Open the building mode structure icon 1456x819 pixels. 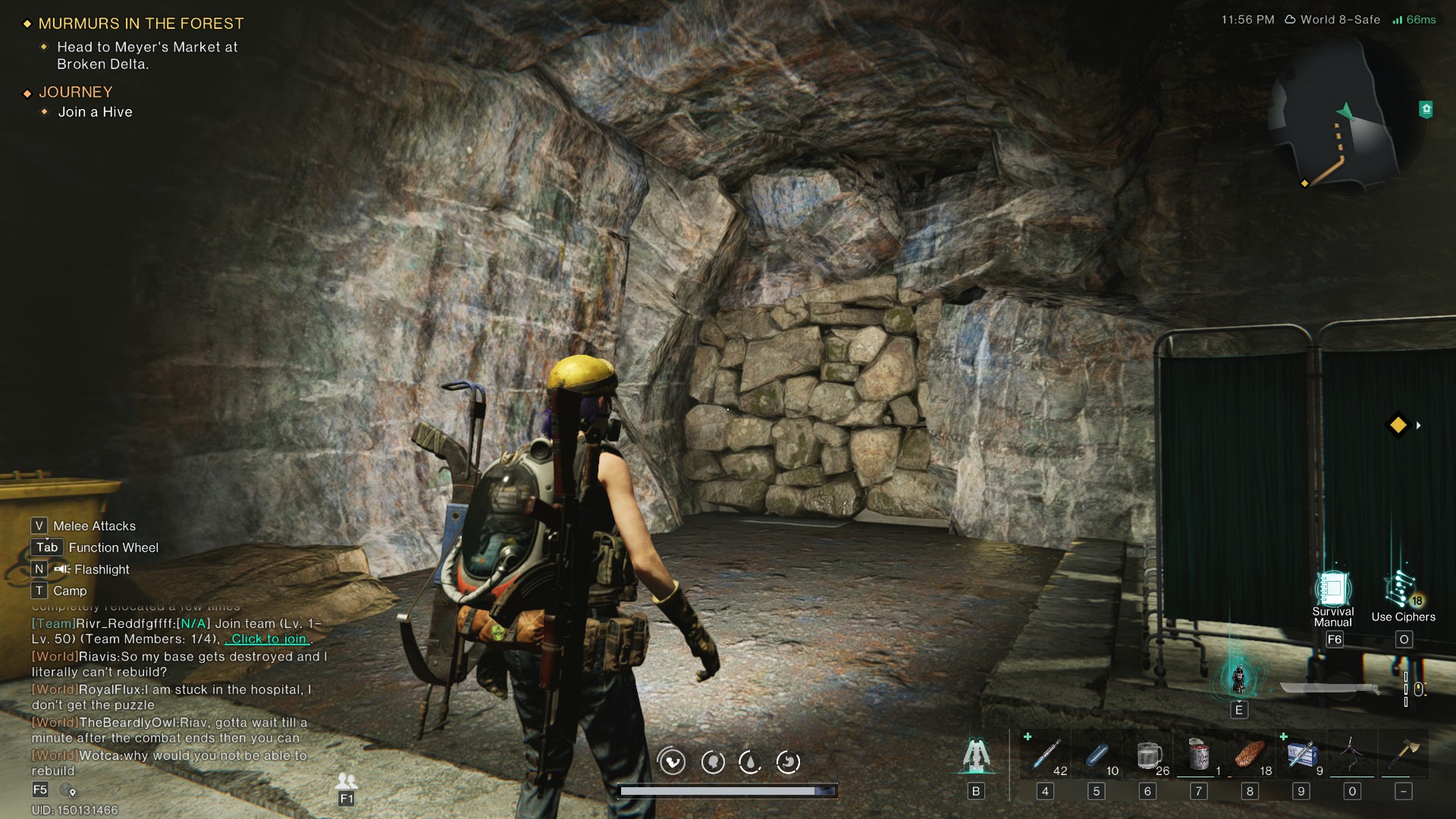pyautogui.click(x=976, y=755)
